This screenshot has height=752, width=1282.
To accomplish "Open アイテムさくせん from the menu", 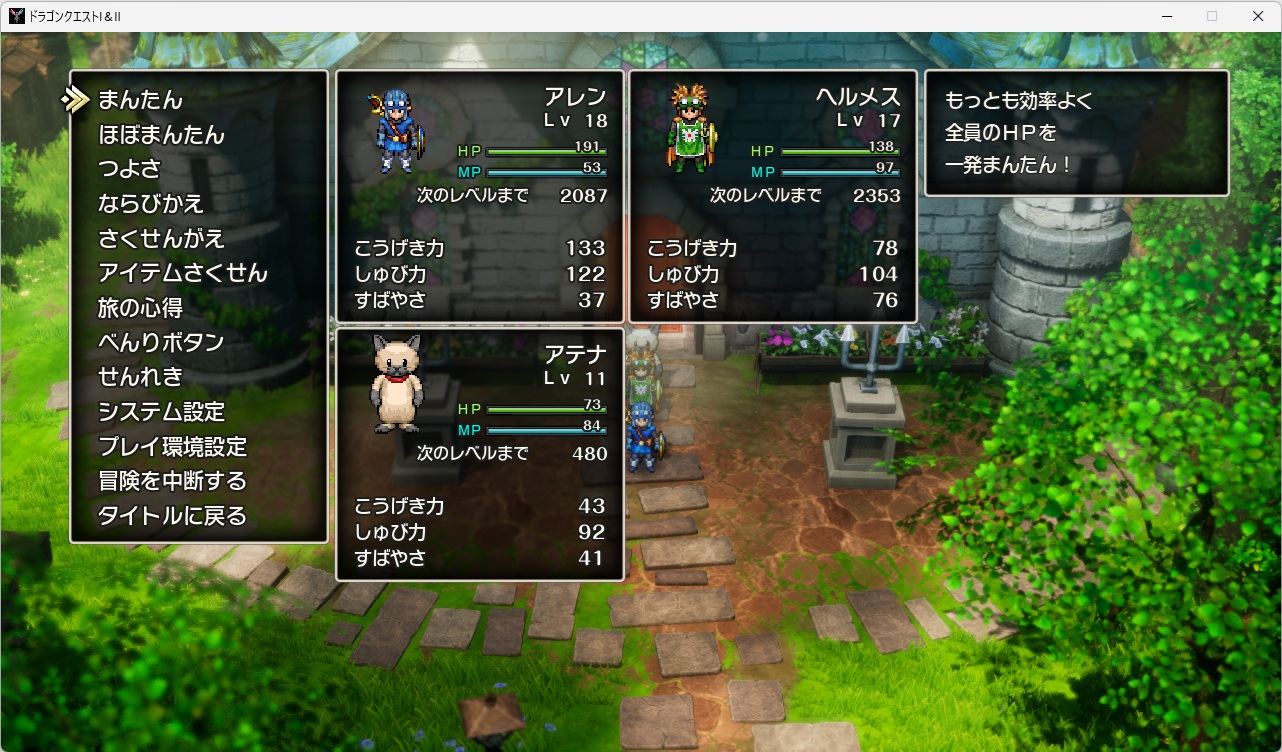I will (182, 272).
